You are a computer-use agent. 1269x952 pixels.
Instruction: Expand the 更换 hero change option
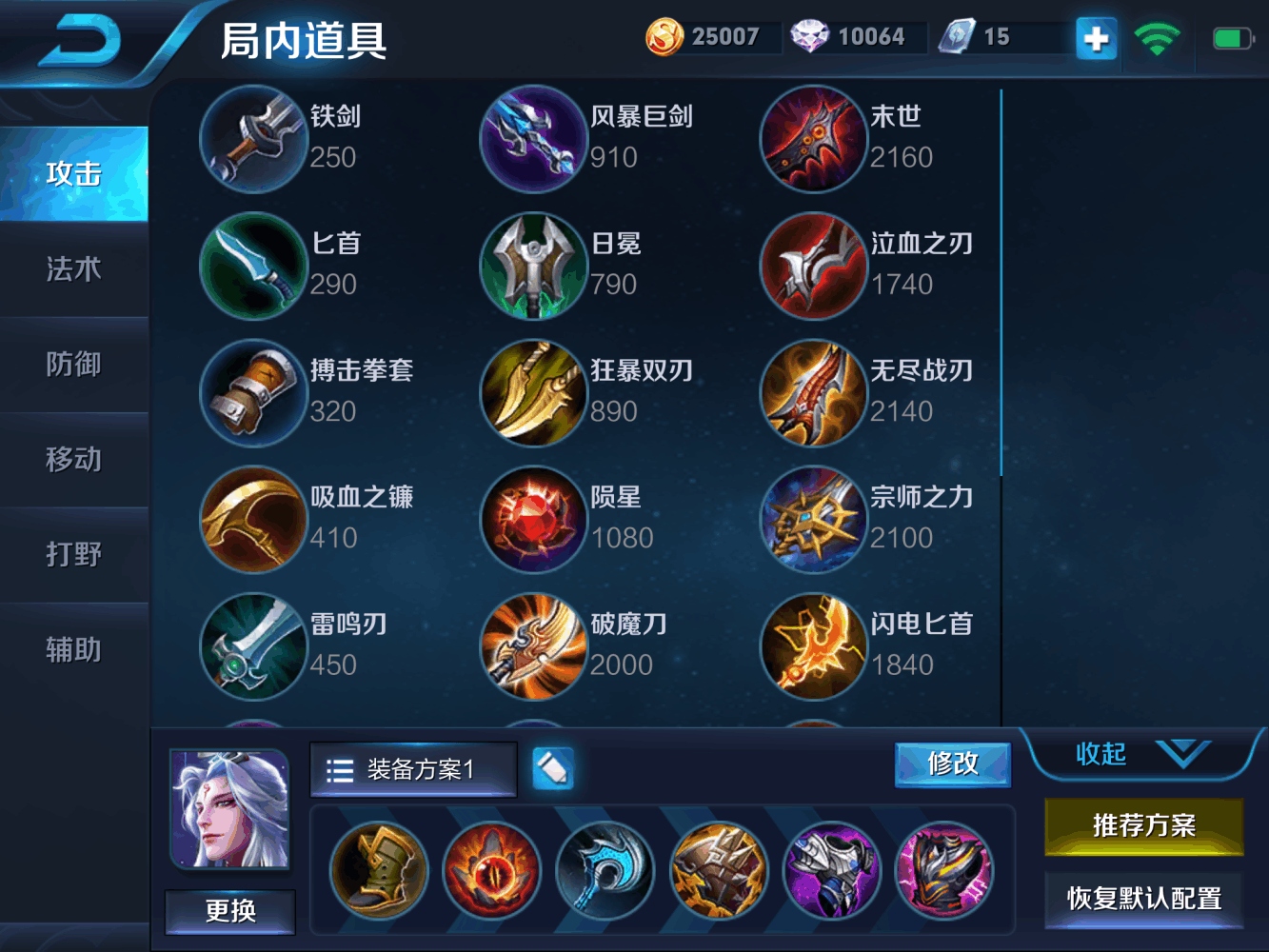(229, 911)
